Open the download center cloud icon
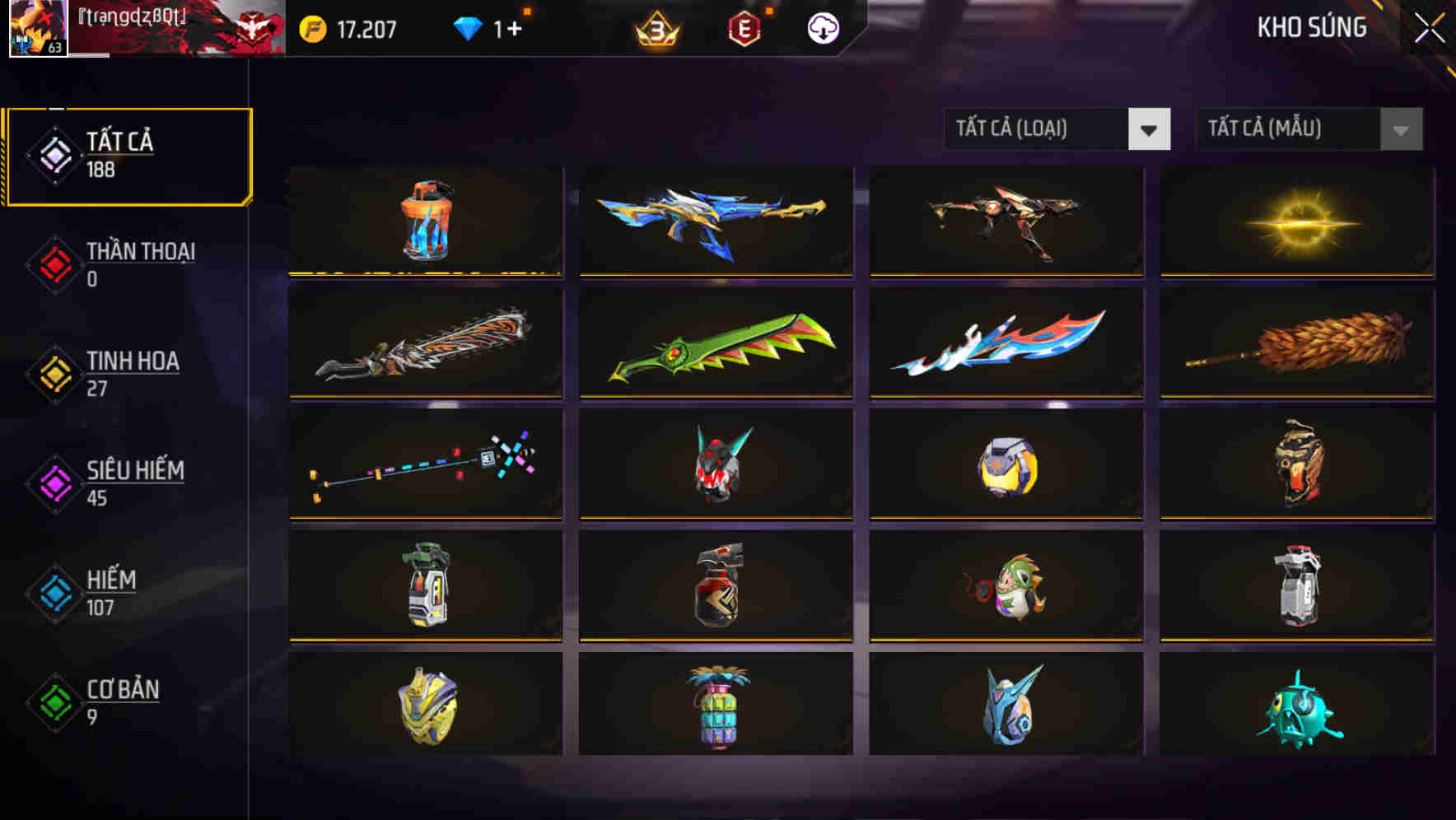 click(822, 27)
